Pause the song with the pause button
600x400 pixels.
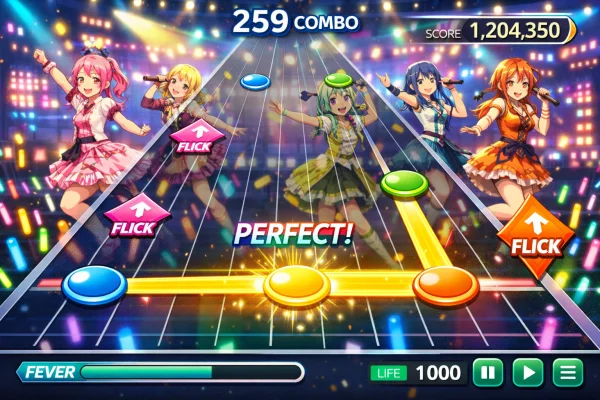tap(487, 373)
